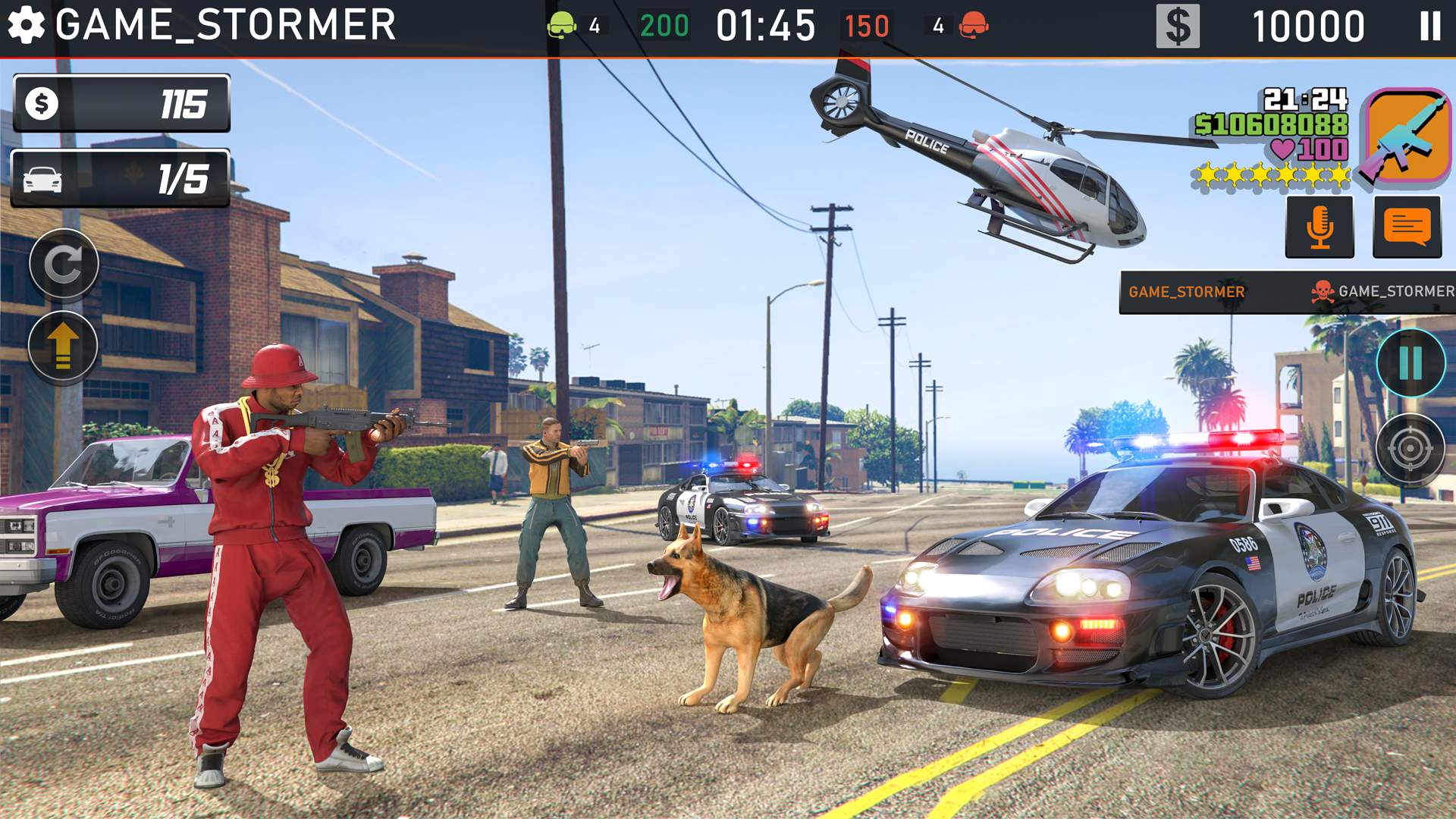Tap the aiming reticle target button
Viewport: 1456px width, 819px height.
pos(1412,449)
